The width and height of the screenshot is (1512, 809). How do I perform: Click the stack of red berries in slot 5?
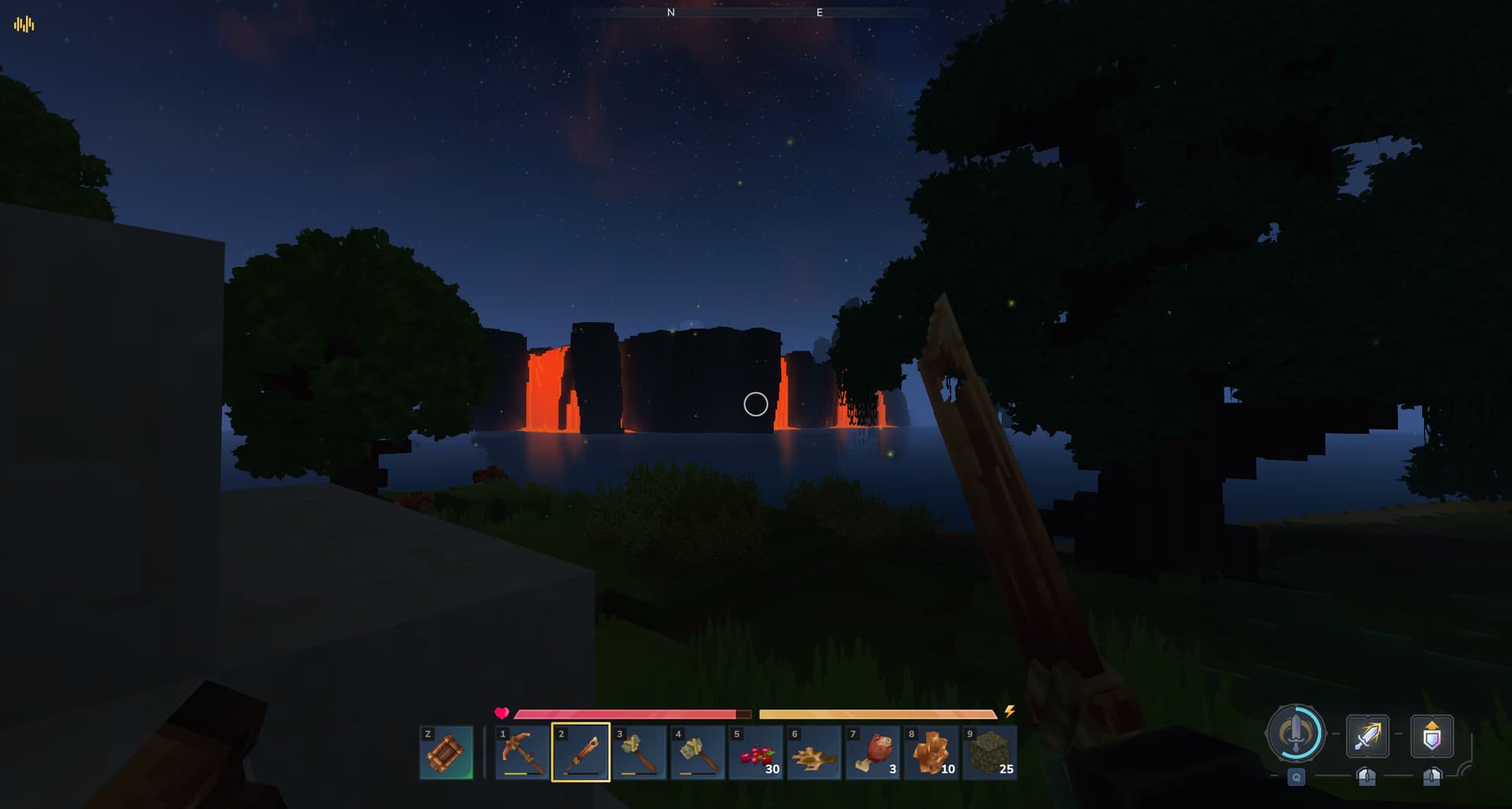point(755,754)
